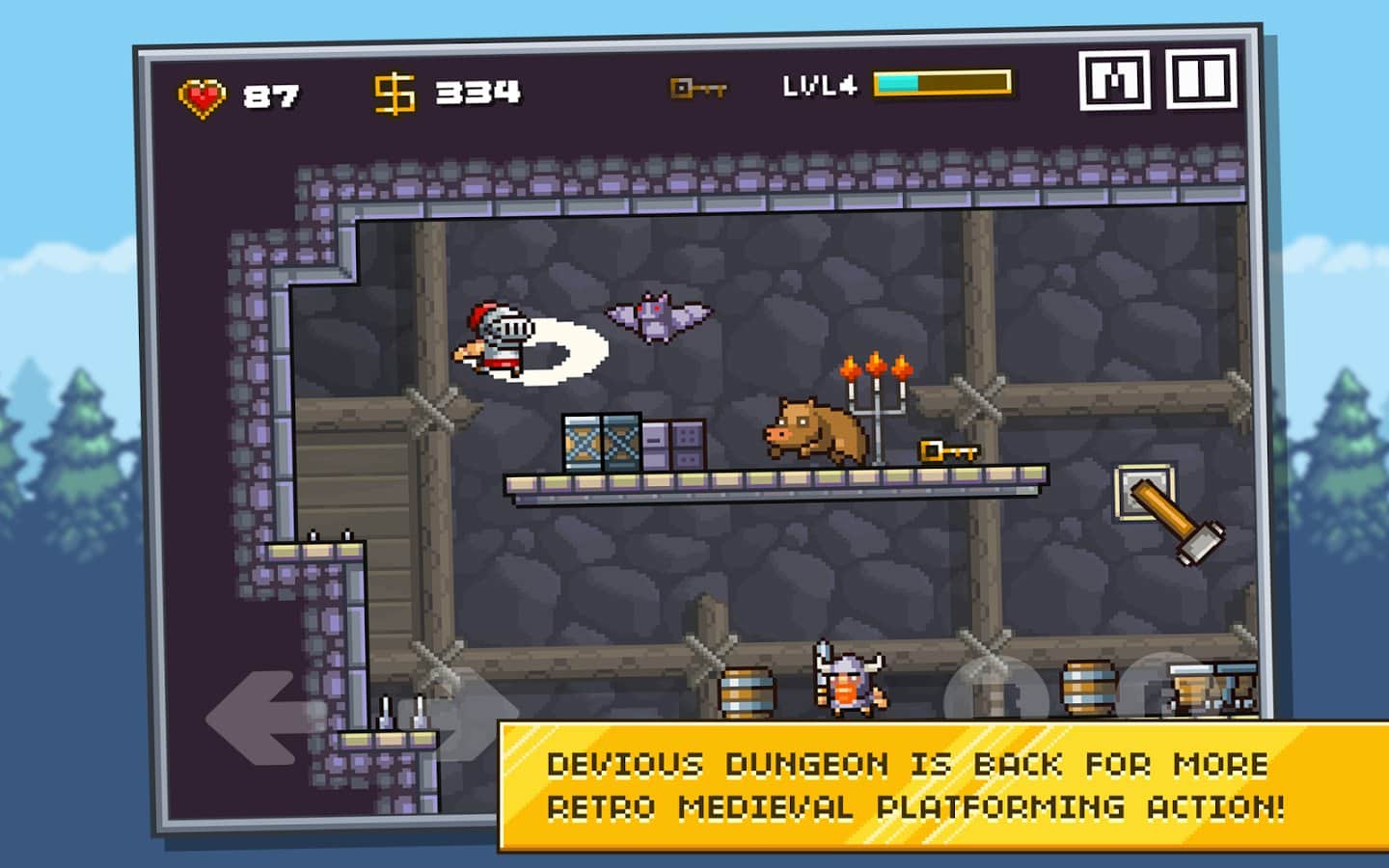
Task: Click the LVL4 experience progress bar
Action: click(x=940, y=85)
